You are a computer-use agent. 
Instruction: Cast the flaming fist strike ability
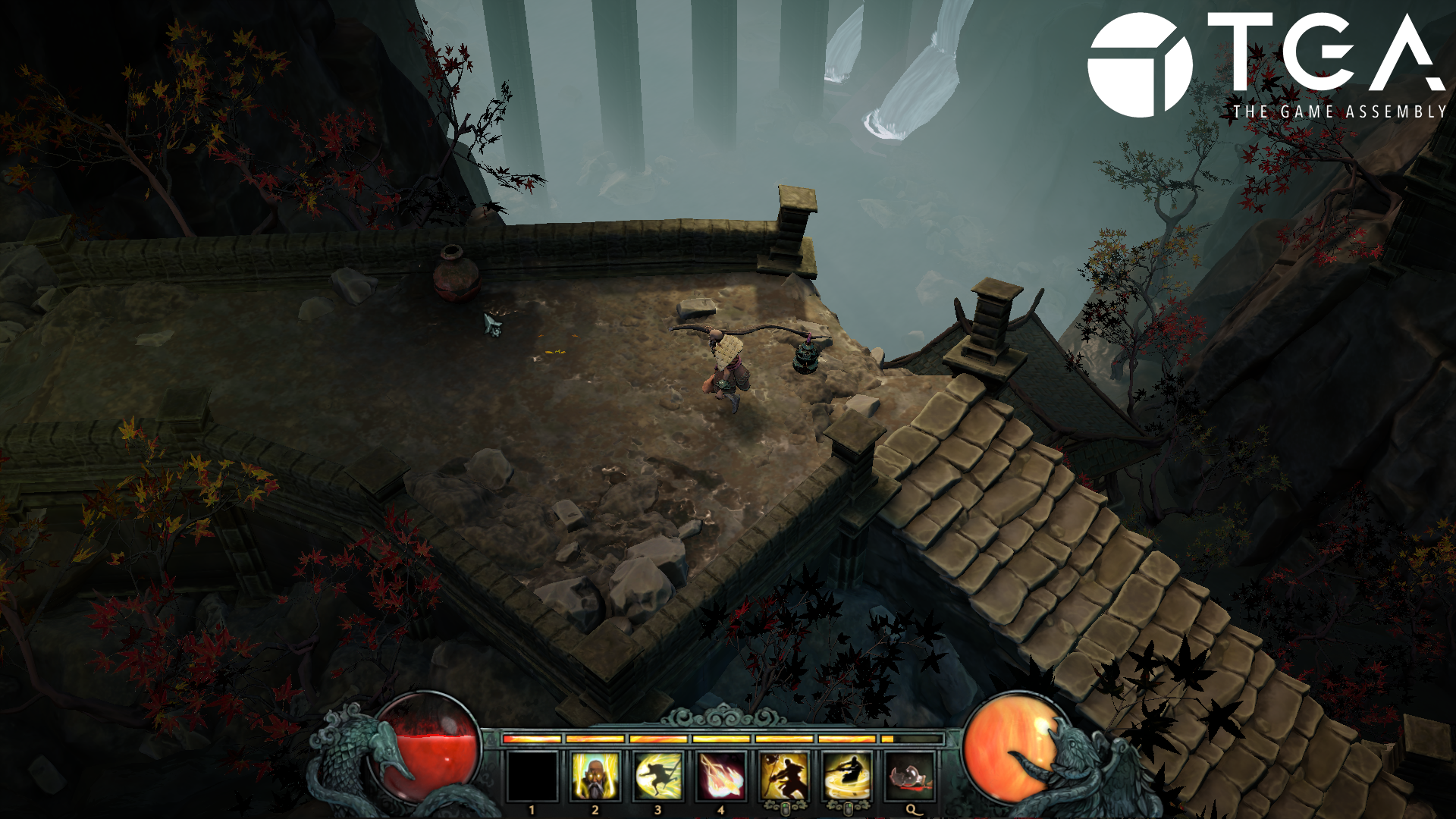721,777
